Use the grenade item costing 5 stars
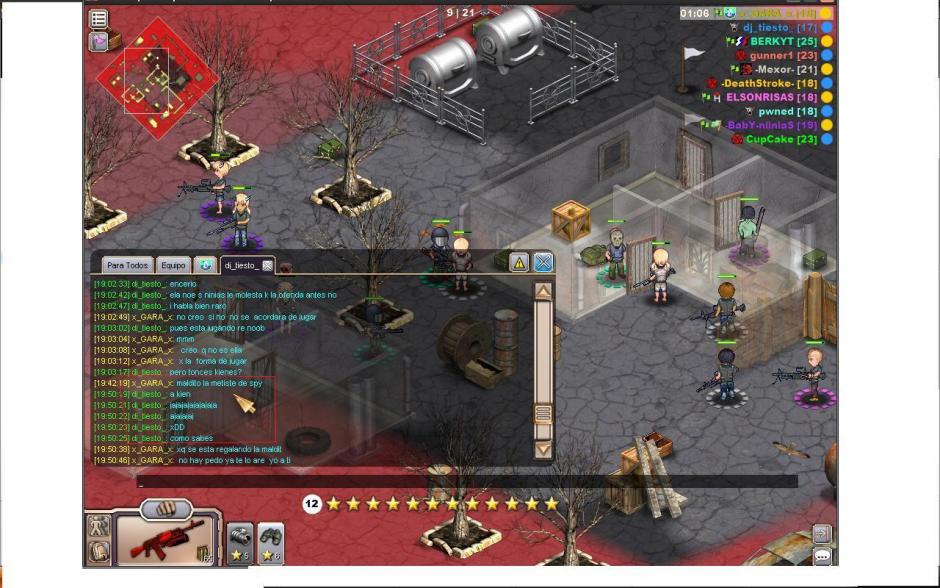Viewport: 940px width, 588px height. click(239, 543)
